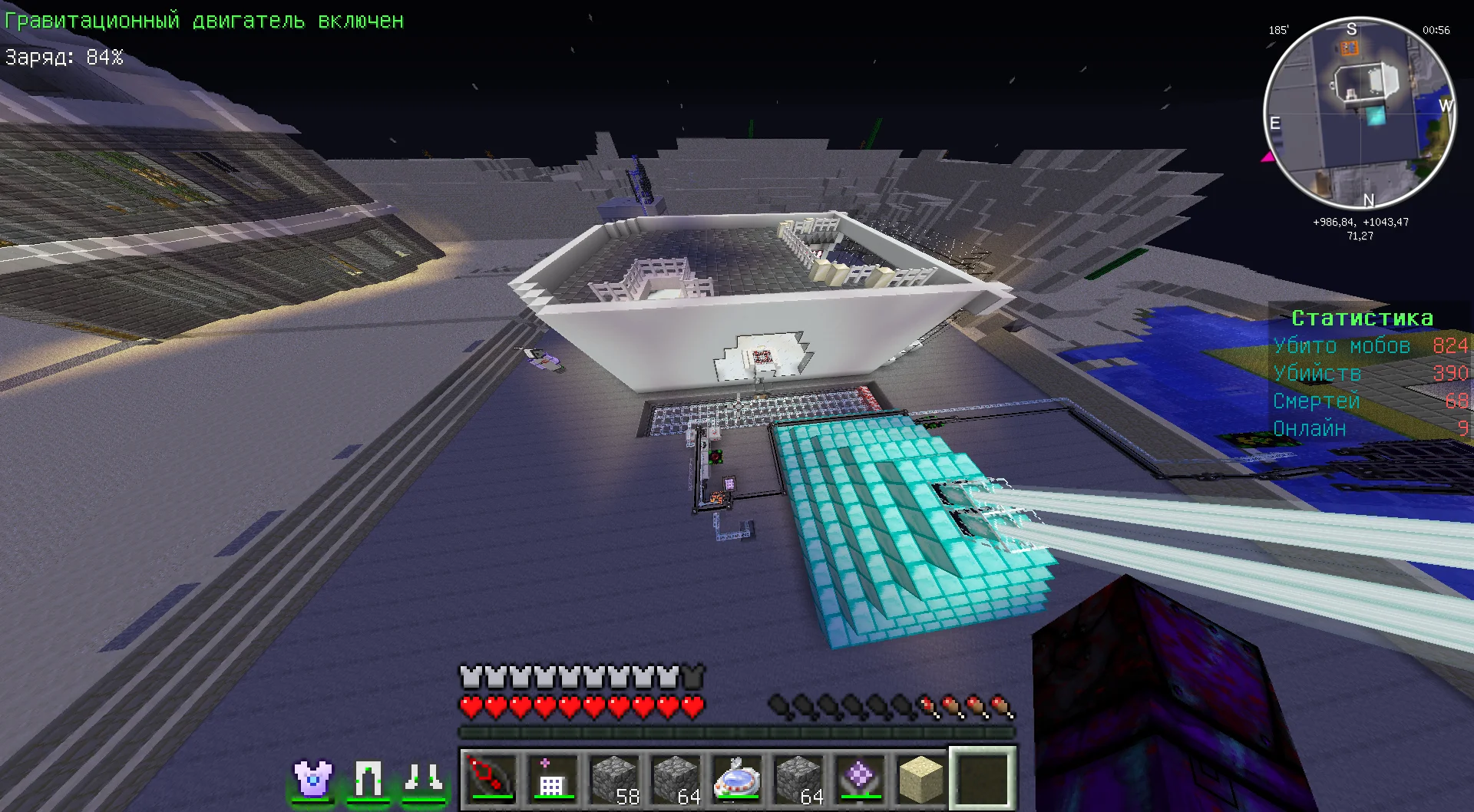This screenshot has width=1474, height=812.
Task: Select the red sword hotbar slot
Action: point(491,778)
